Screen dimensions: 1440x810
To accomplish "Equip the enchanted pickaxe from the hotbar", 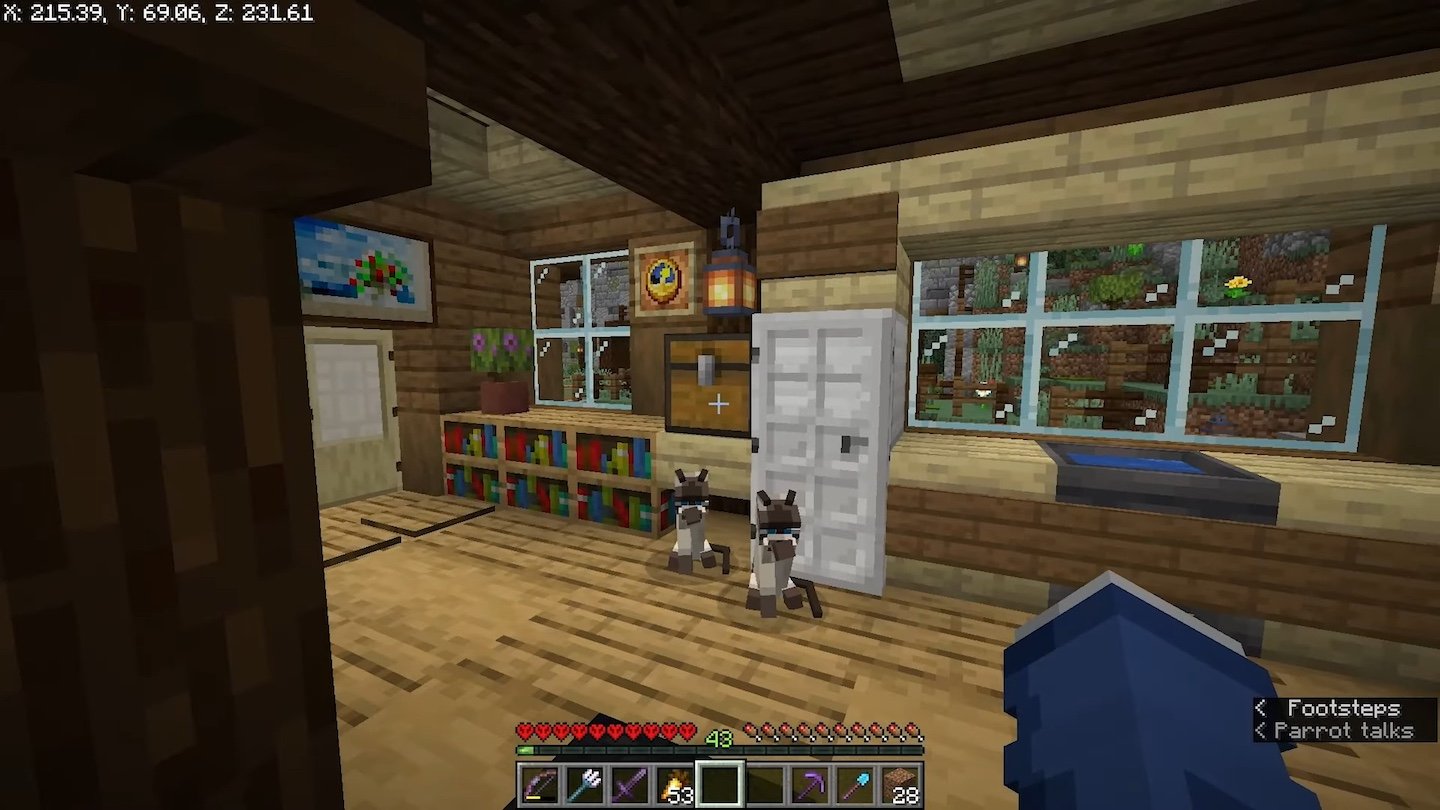I will [810, 785].
